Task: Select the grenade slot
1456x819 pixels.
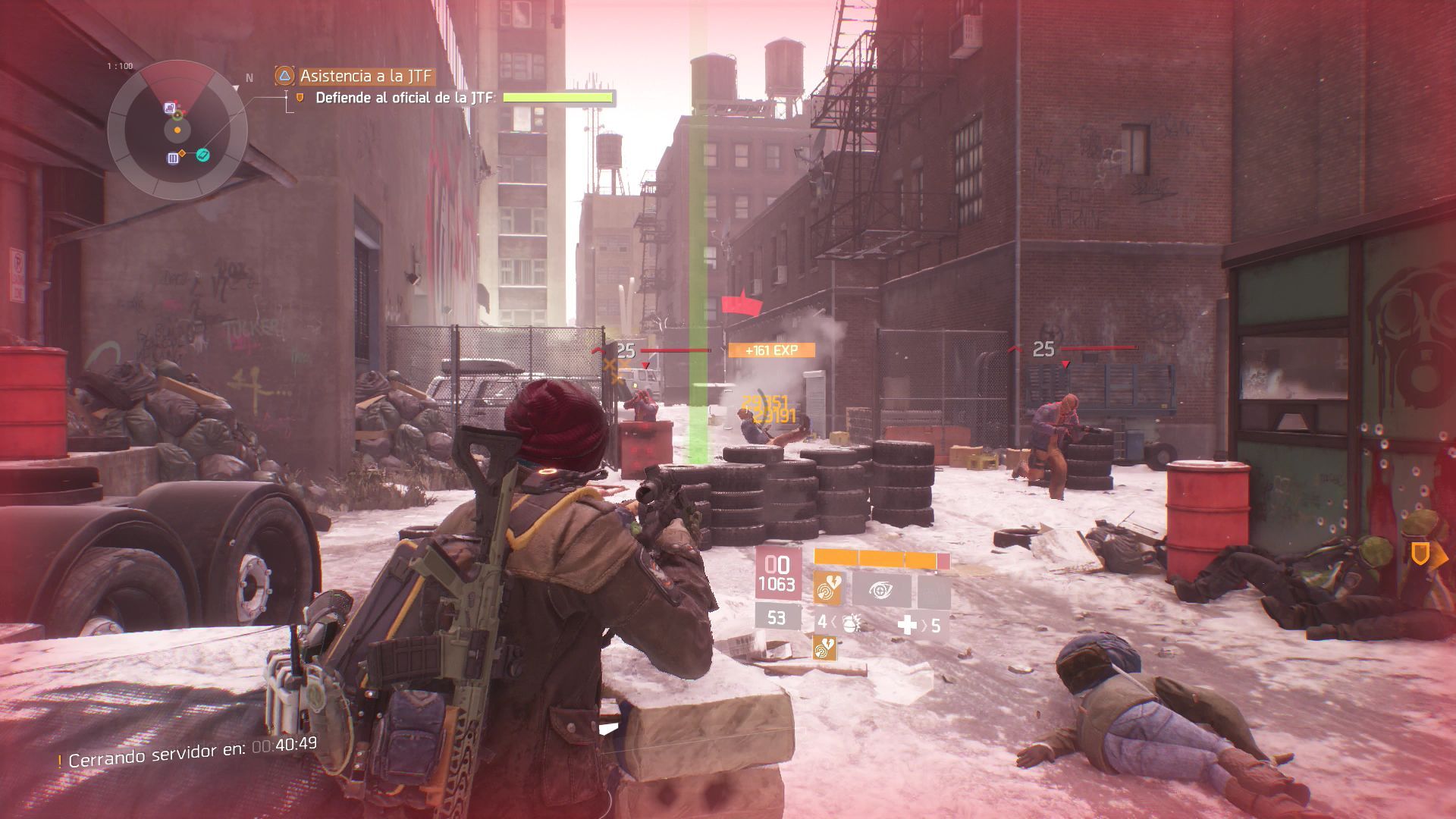Action: (x=849, y=624)
